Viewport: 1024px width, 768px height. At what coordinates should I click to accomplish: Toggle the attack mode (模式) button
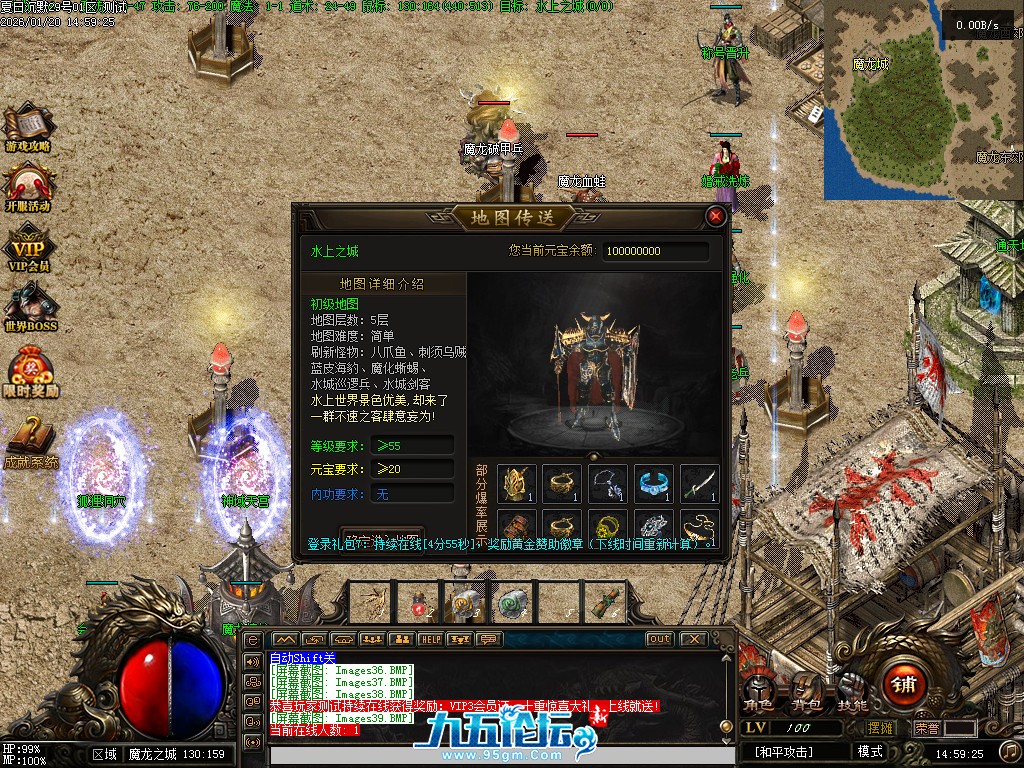coord(869,752)
